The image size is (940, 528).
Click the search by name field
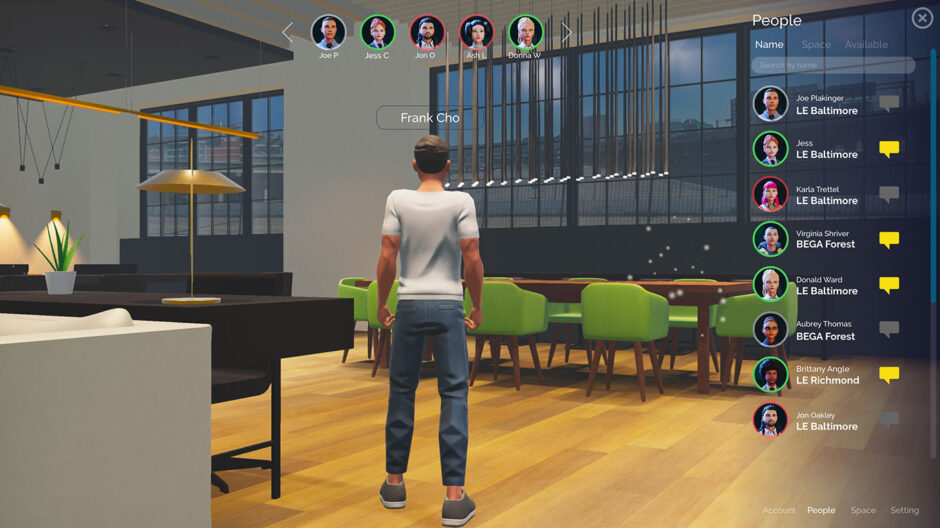point(832,66)
